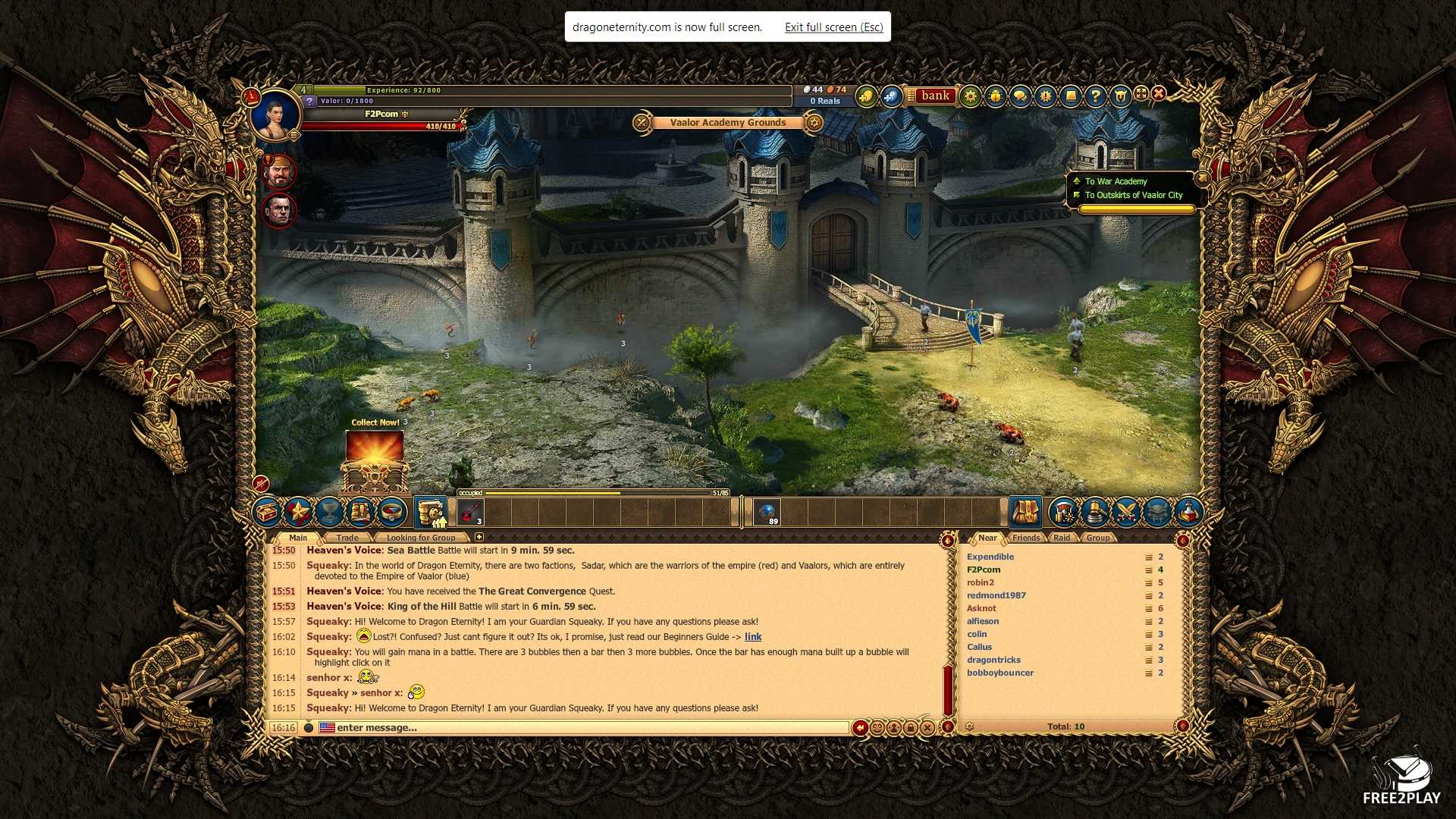
Task: Click the enter message chat field
Action: pos(591,728)
